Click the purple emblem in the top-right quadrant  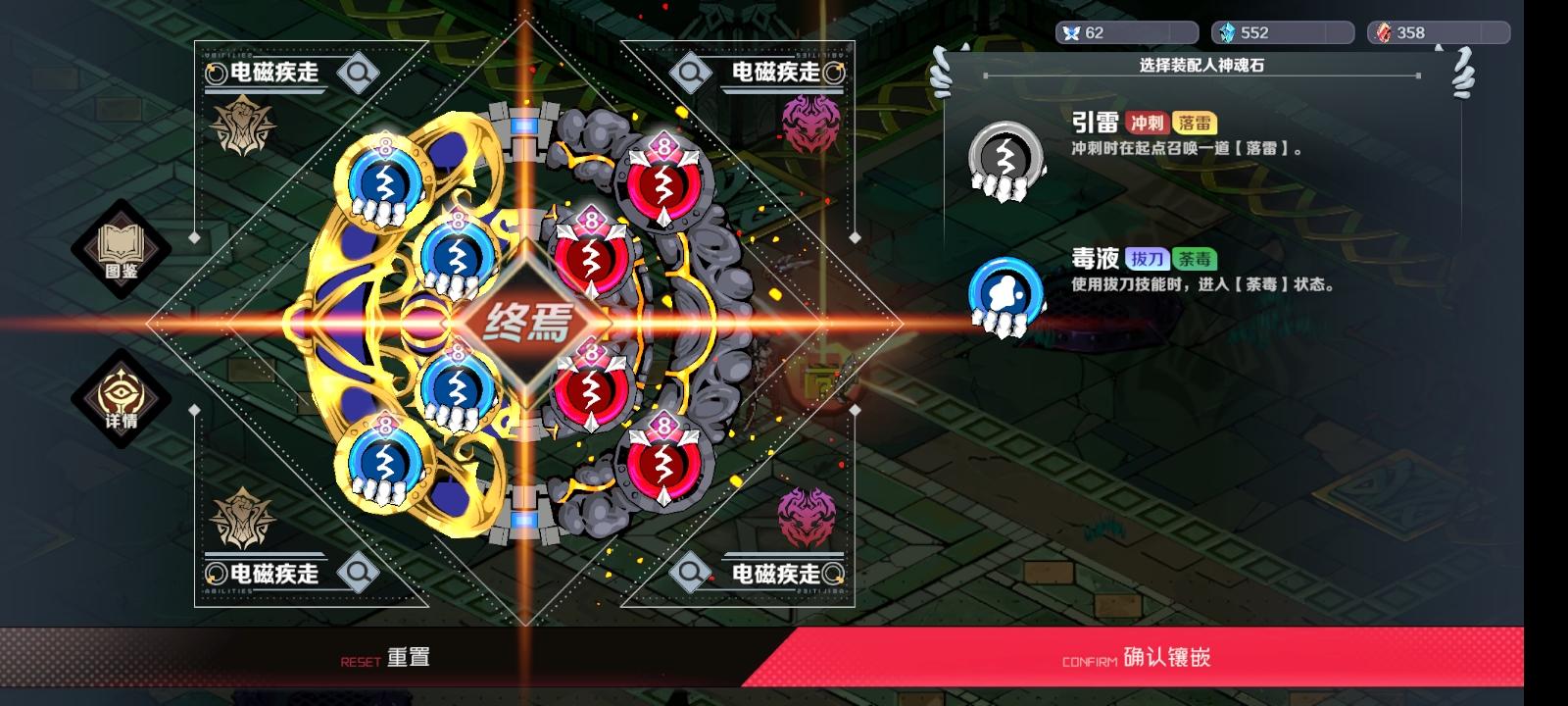coord(810,123)
